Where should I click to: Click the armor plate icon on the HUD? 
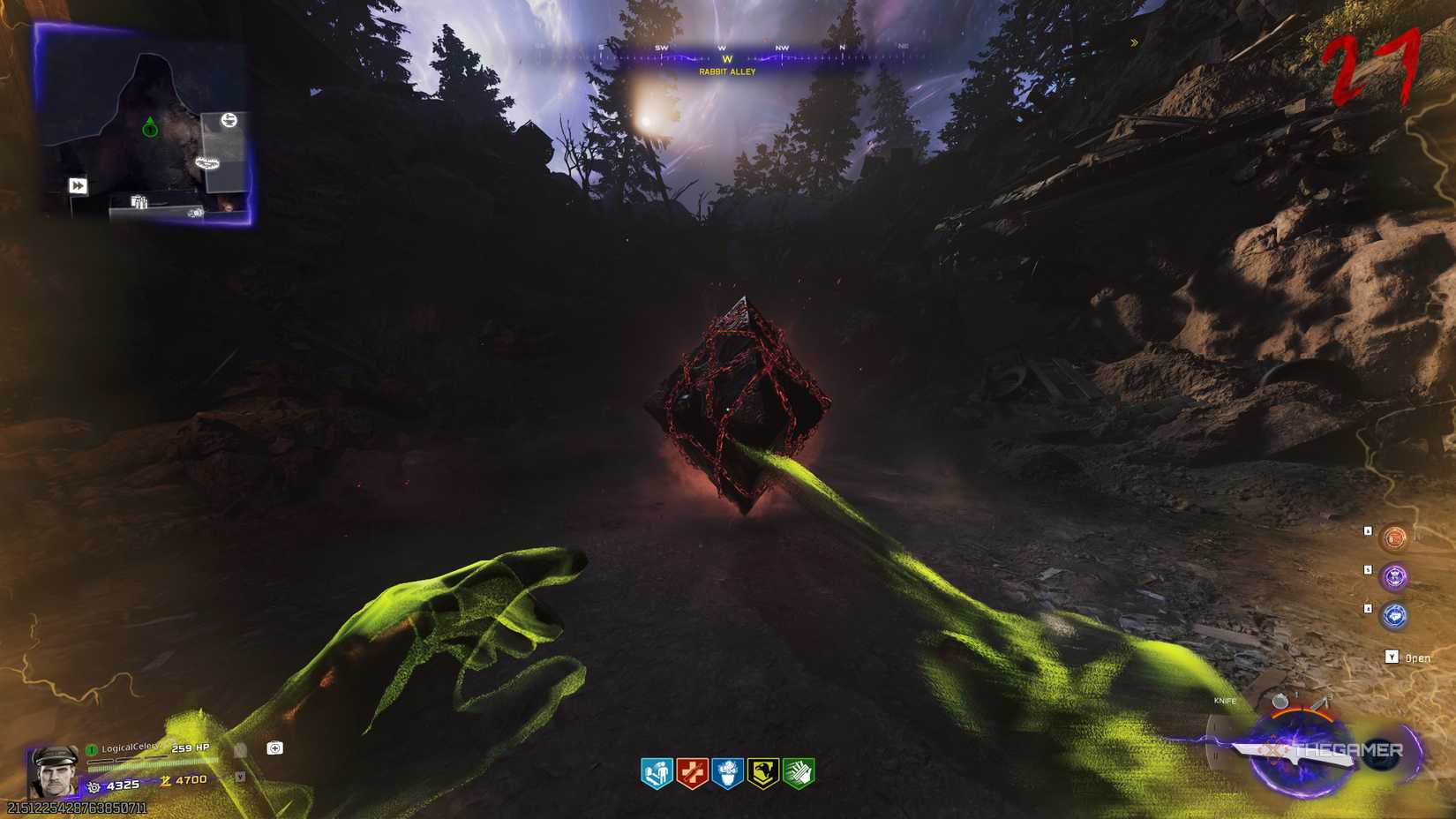pyautogui.click(x=274, y=748)
